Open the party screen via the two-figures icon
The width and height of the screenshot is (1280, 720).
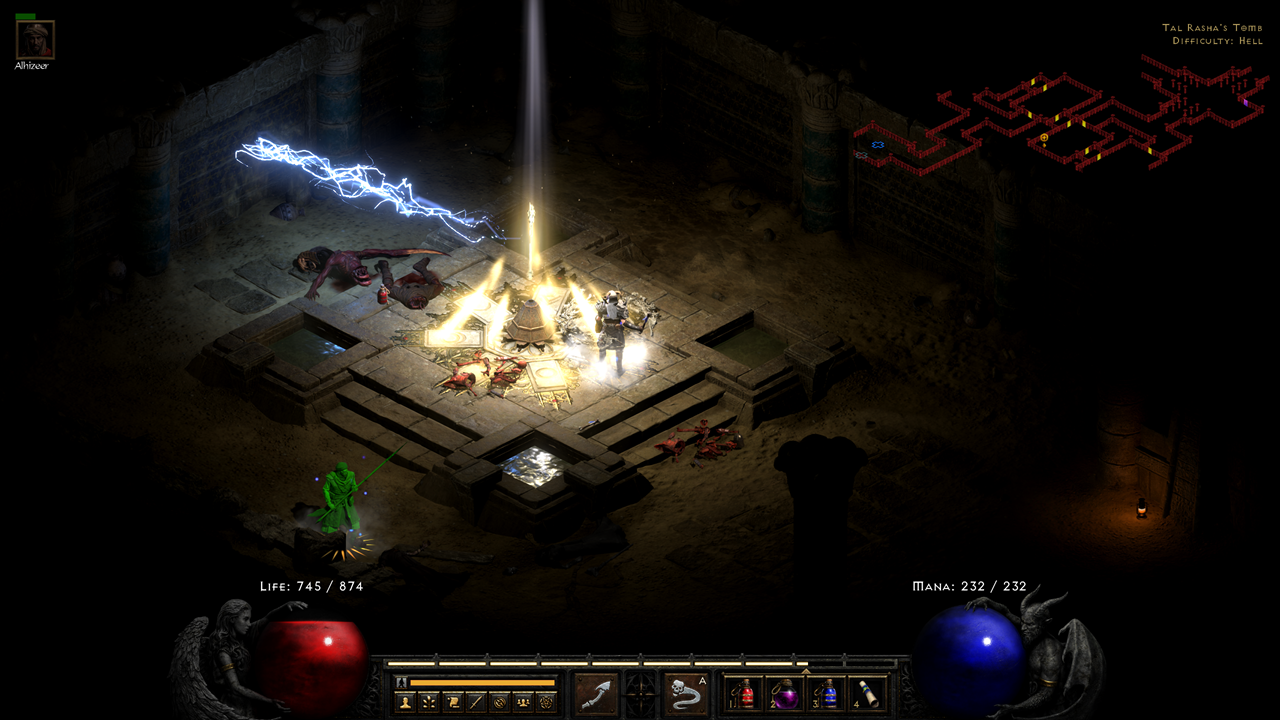click(x=522, y=702)
